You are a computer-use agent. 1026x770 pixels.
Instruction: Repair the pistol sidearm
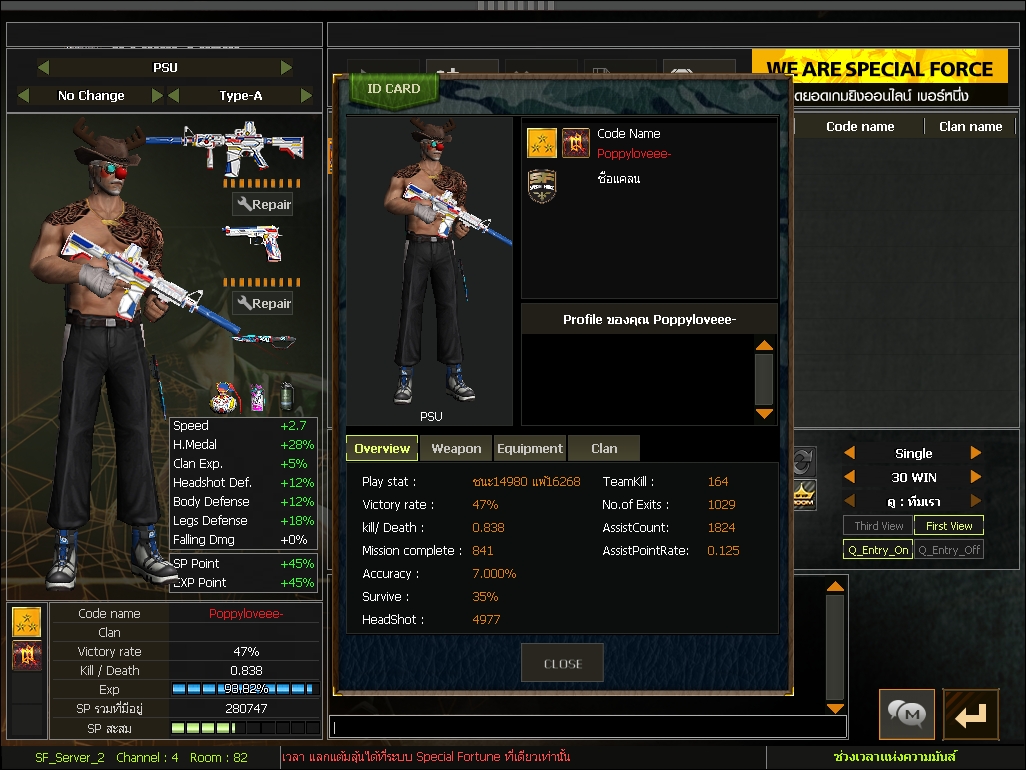click(263, 304)
